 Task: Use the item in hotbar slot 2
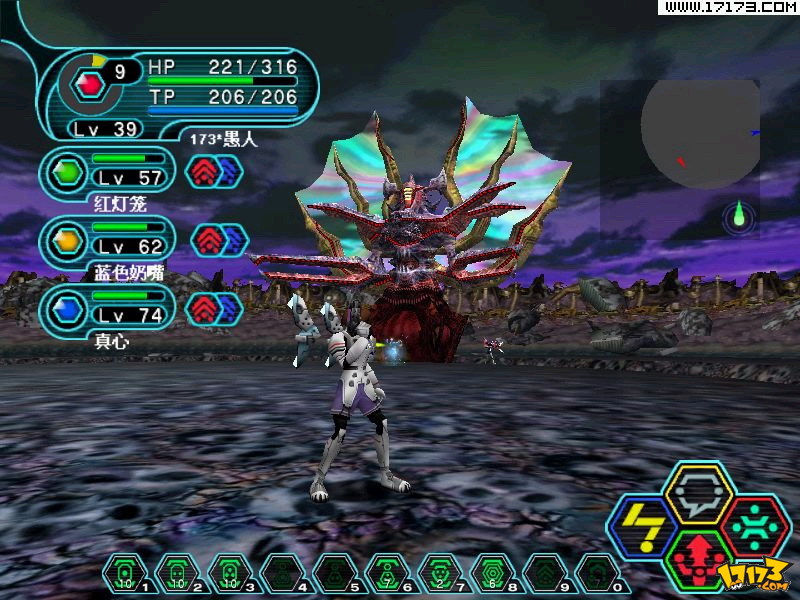(x=175, y=575)
